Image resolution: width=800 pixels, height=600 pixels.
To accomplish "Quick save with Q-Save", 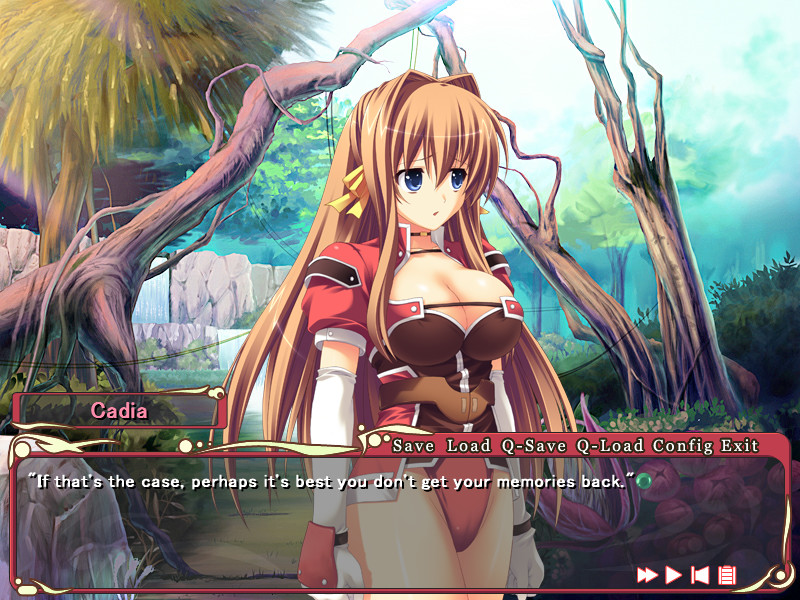I will pos(534,446).
